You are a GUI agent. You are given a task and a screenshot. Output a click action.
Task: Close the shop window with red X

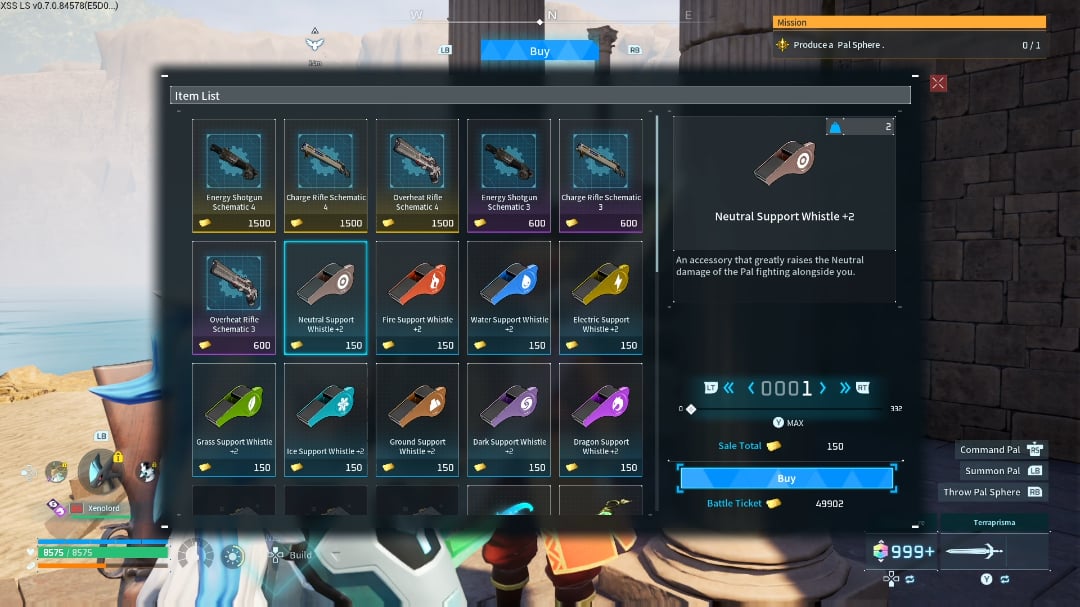[938, 83]
